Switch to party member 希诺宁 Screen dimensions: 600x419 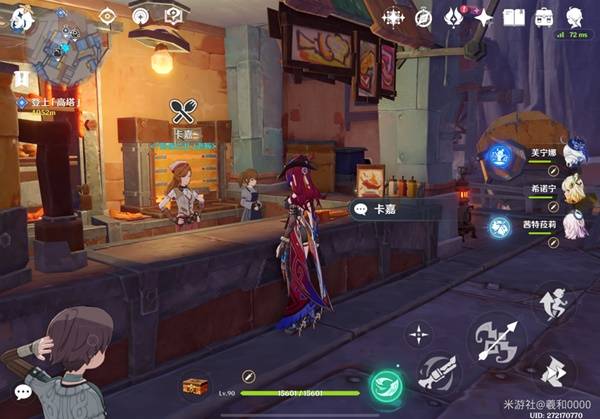(x=573, y=190)
